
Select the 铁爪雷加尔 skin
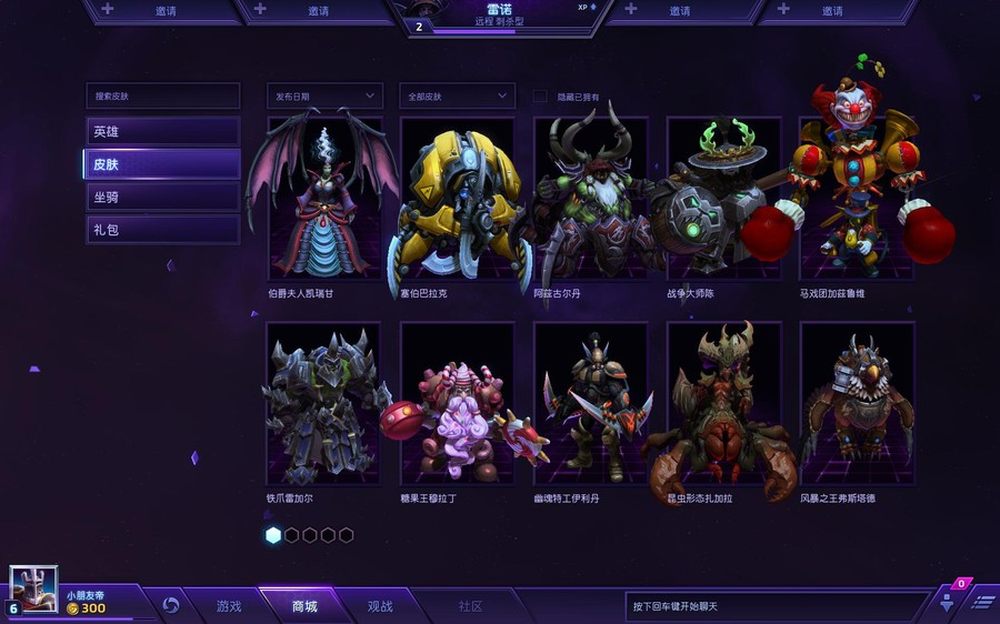pos(324,404)
